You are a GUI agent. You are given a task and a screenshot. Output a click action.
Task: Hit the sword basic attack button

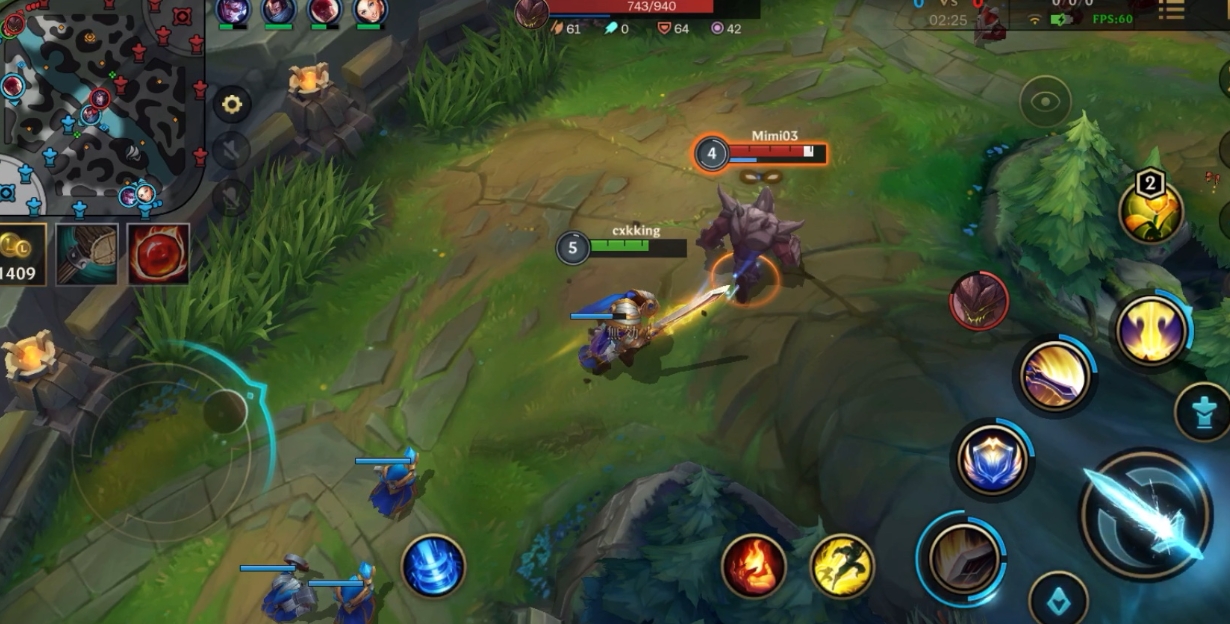[x=1145, y=514]
